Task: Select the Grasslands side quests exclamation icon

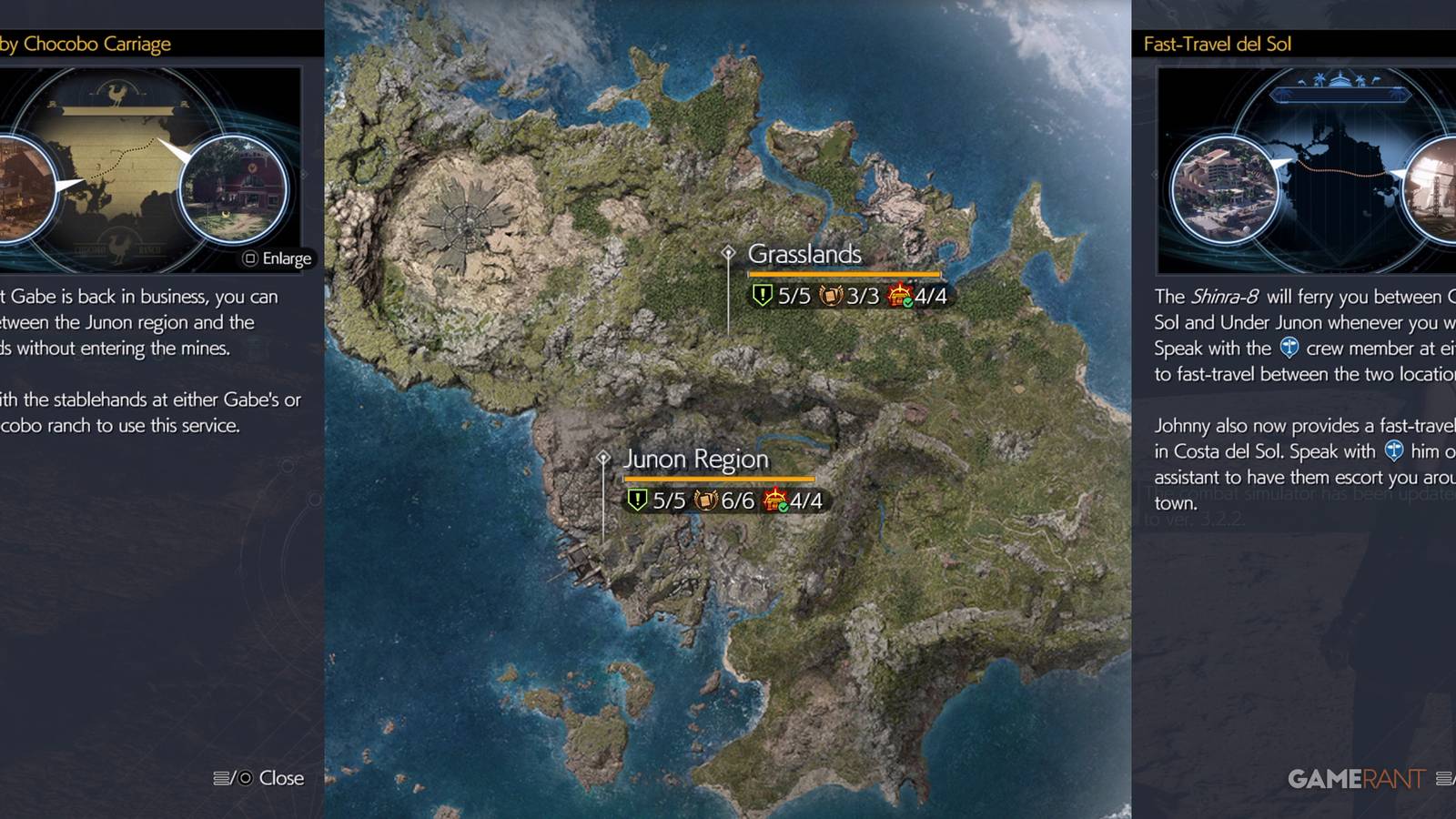Action: pyautogui.click(x=762, y=295)
